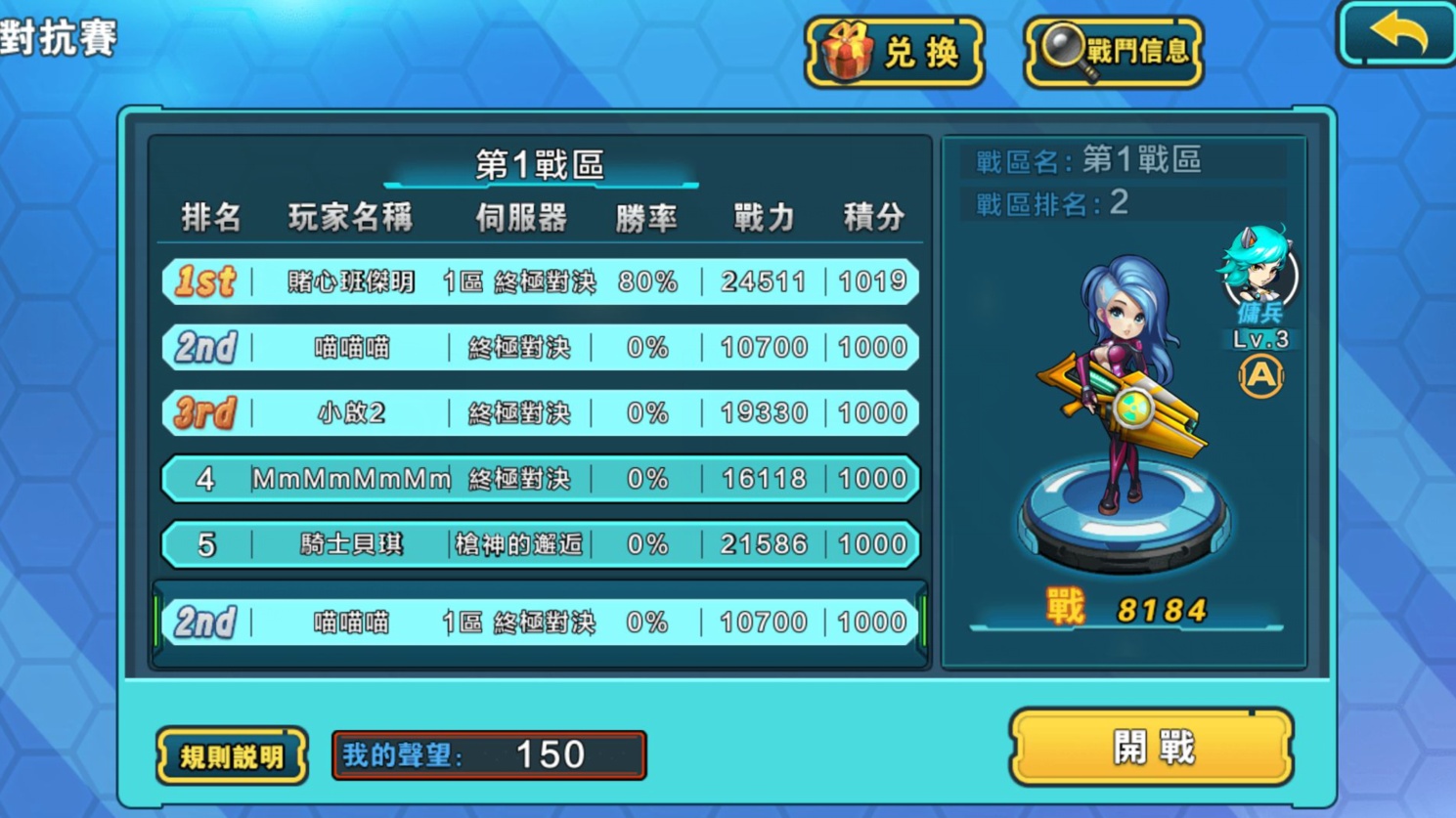This screenshot has width=1456, height=818.
Task: View the 規則說明 rules description
Action: click(231, 753)
